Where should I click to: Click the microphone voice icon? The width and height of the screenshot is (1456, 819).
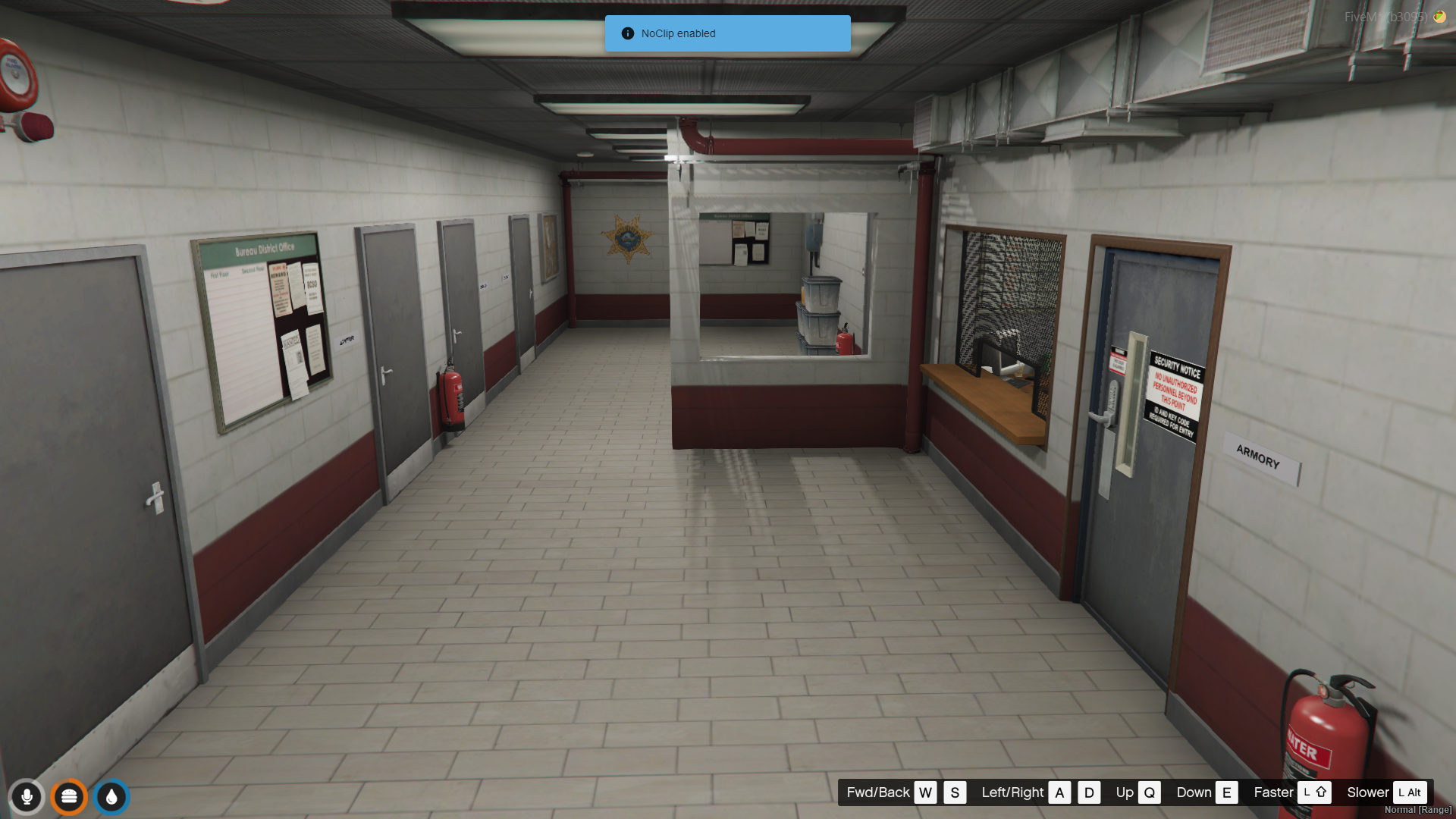[x=27, y=797]
